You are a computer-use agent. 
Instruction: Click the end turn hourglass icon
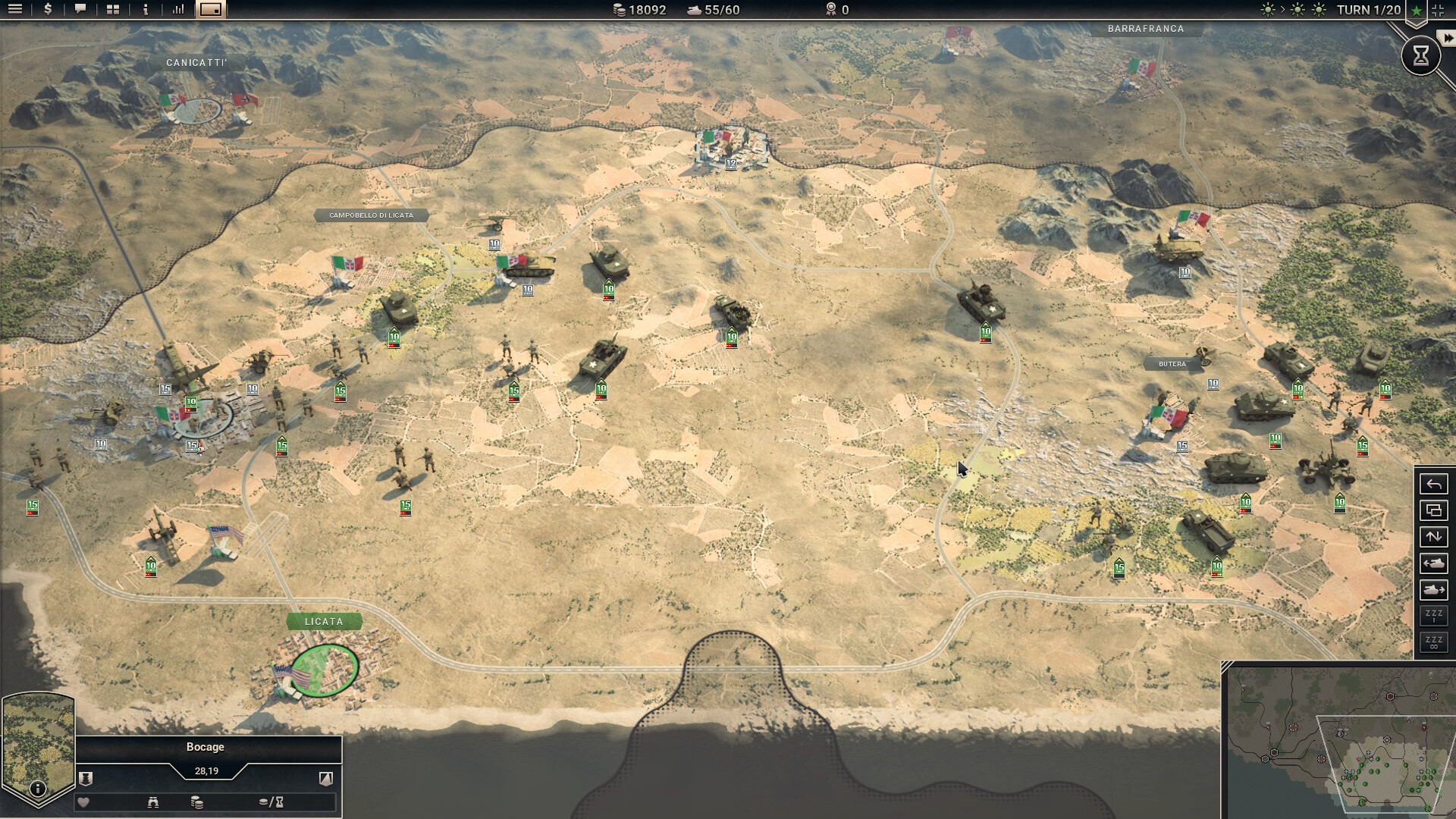[x=1420, y=55]
